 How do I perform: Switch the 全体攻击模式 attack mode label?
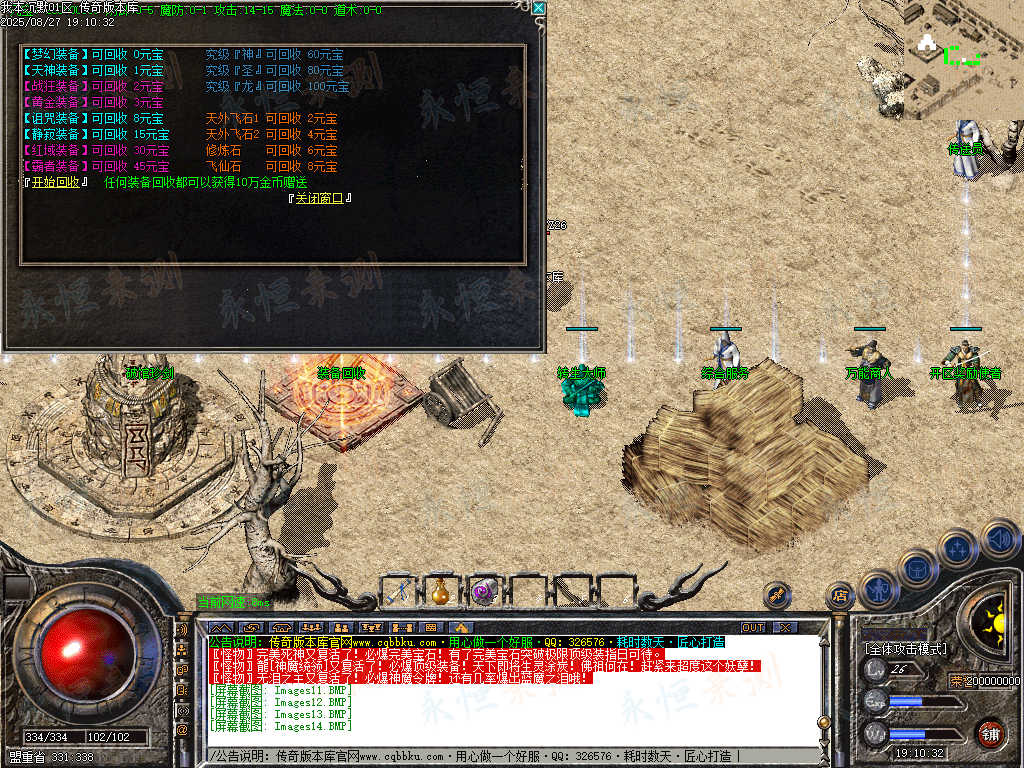tap(905, 648)
